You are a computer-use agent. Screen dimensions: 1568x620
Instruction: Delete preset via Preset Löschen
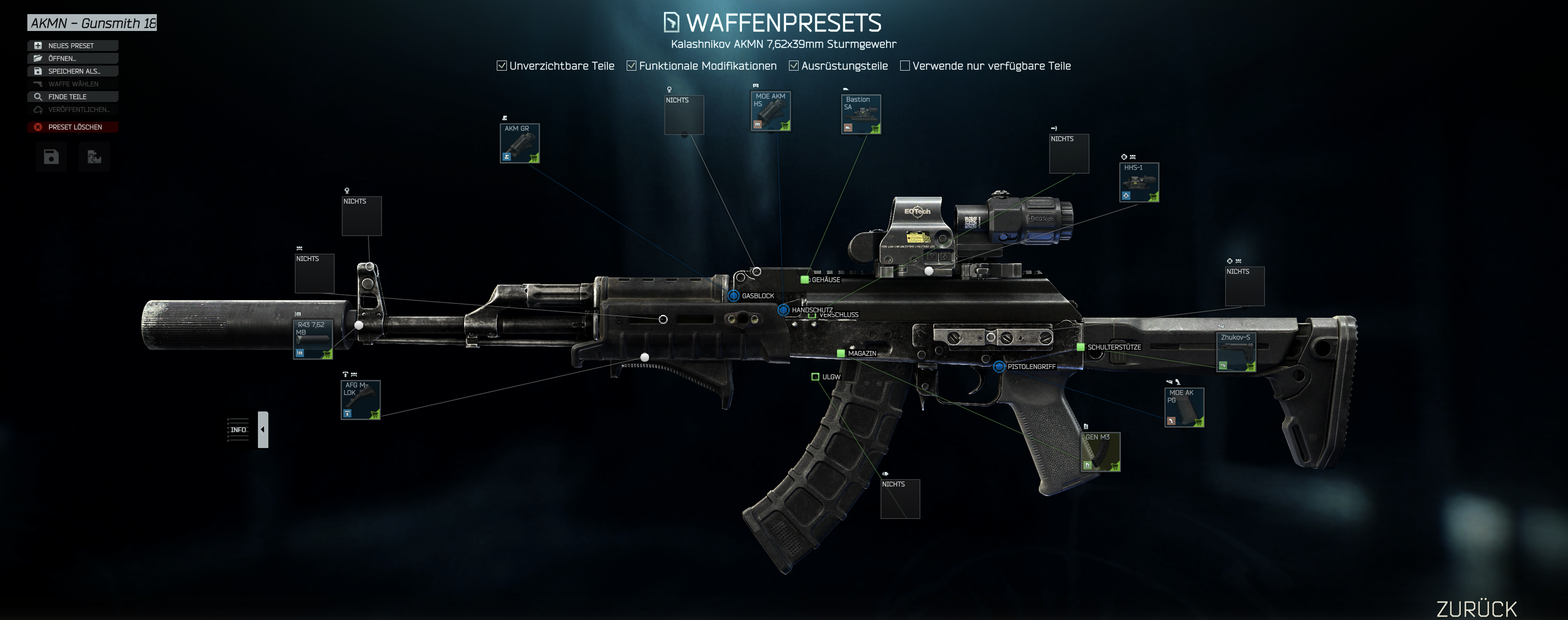(72, 127)
